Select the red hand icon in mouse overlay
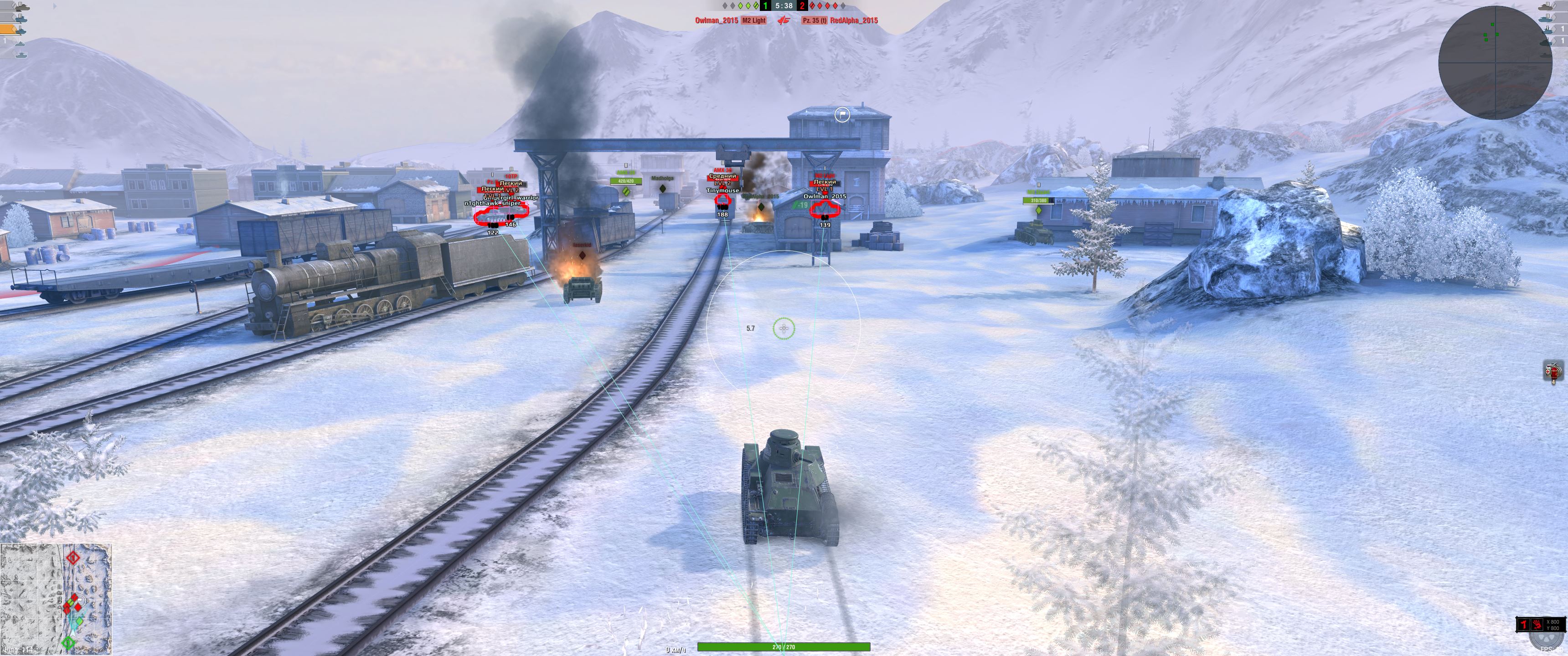 pos(1537,625)
